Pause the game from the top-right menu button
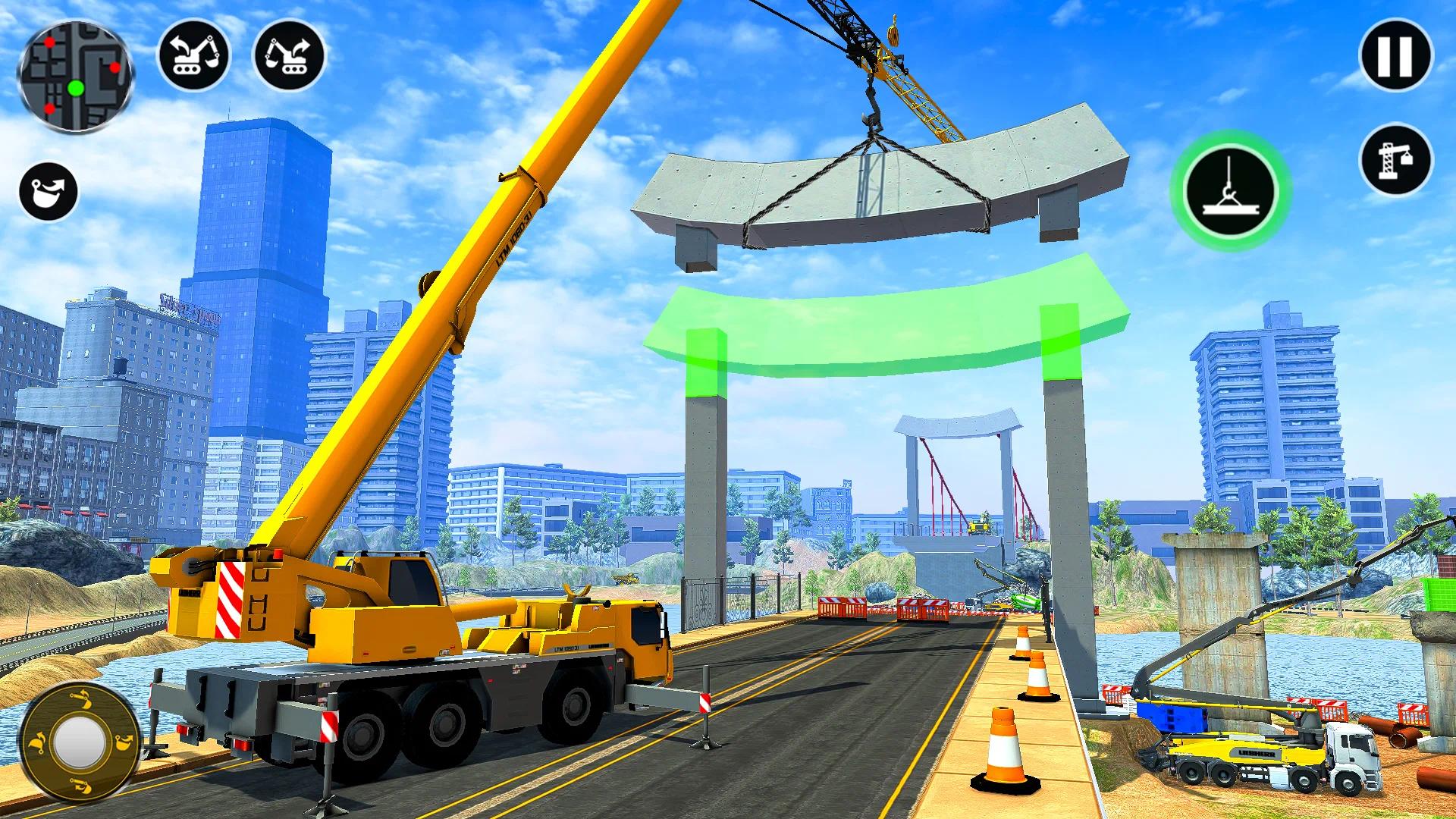The width and height of the screenshot is (1456, 819). 1394,53
